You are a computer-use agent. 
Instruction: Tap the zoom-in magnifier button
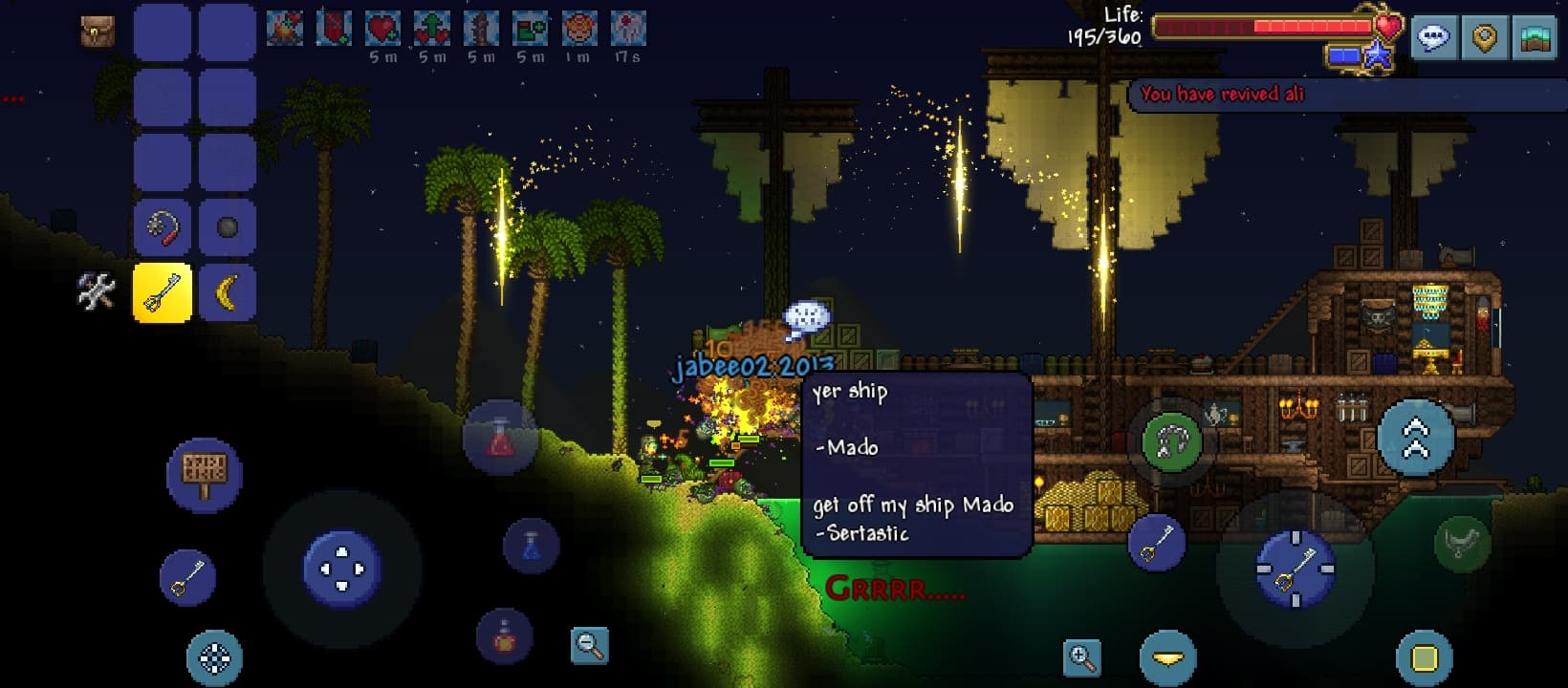[1081, 657]
